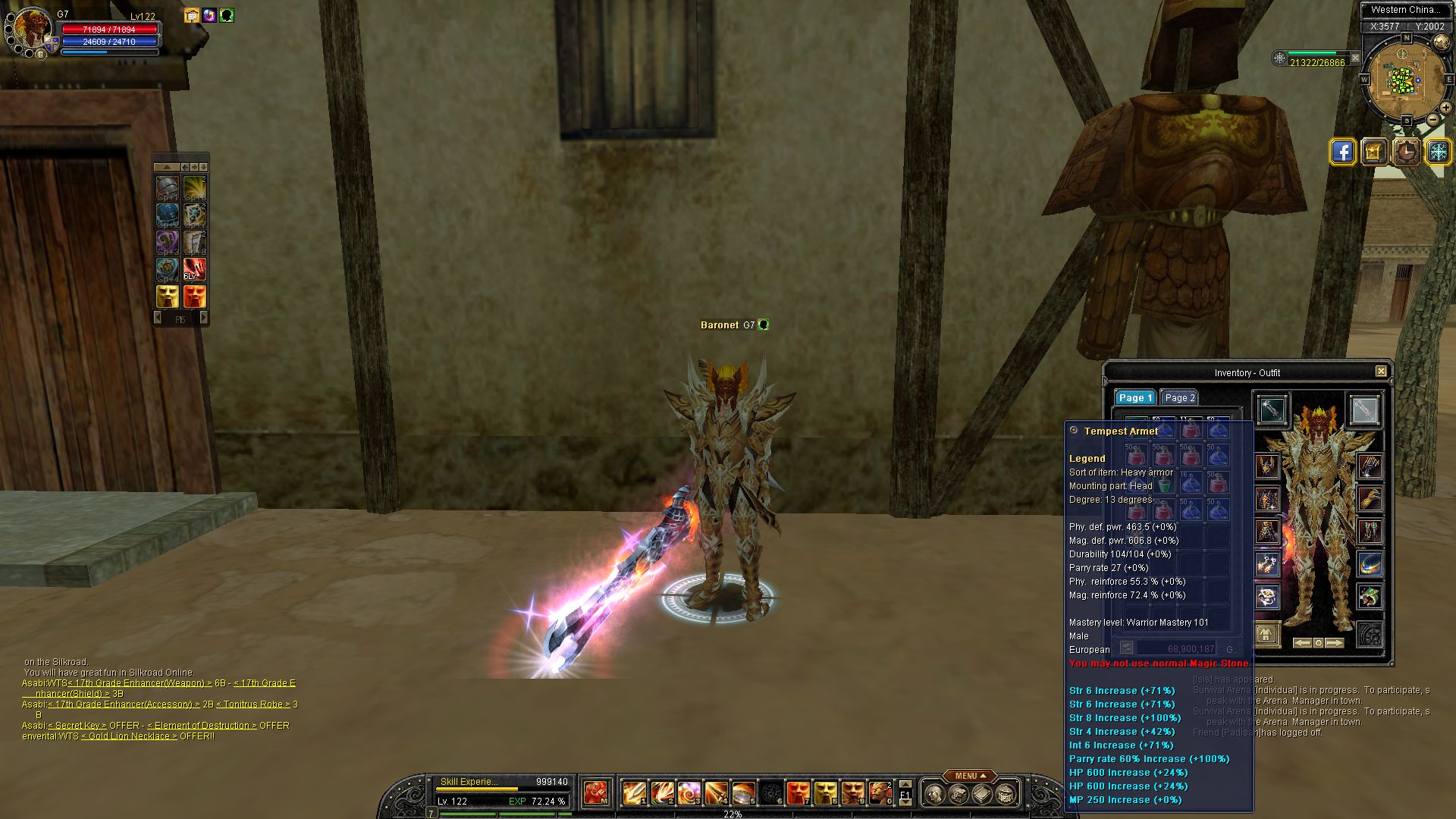Open the MENU expander on the action bar
The height and width of the screenshot is (819, 1456).
(x=971, y=776)
